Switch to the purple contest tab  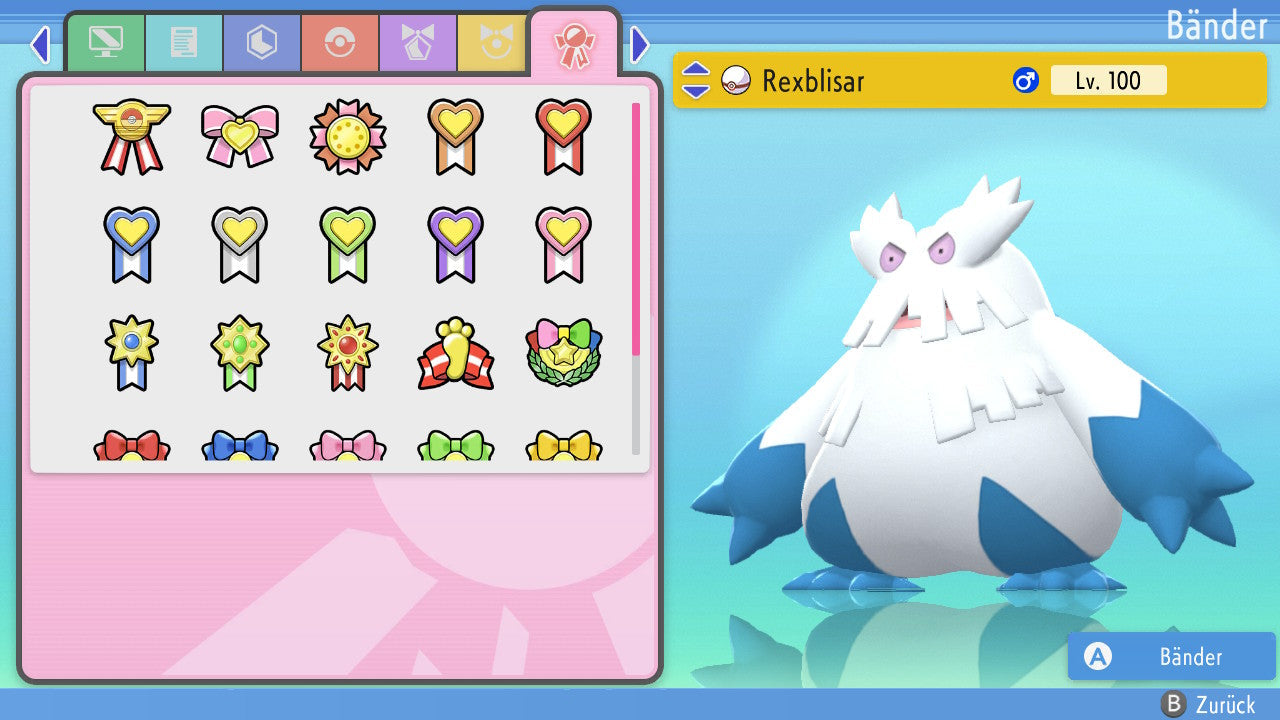pyautogui.click(x=417, y=43)
